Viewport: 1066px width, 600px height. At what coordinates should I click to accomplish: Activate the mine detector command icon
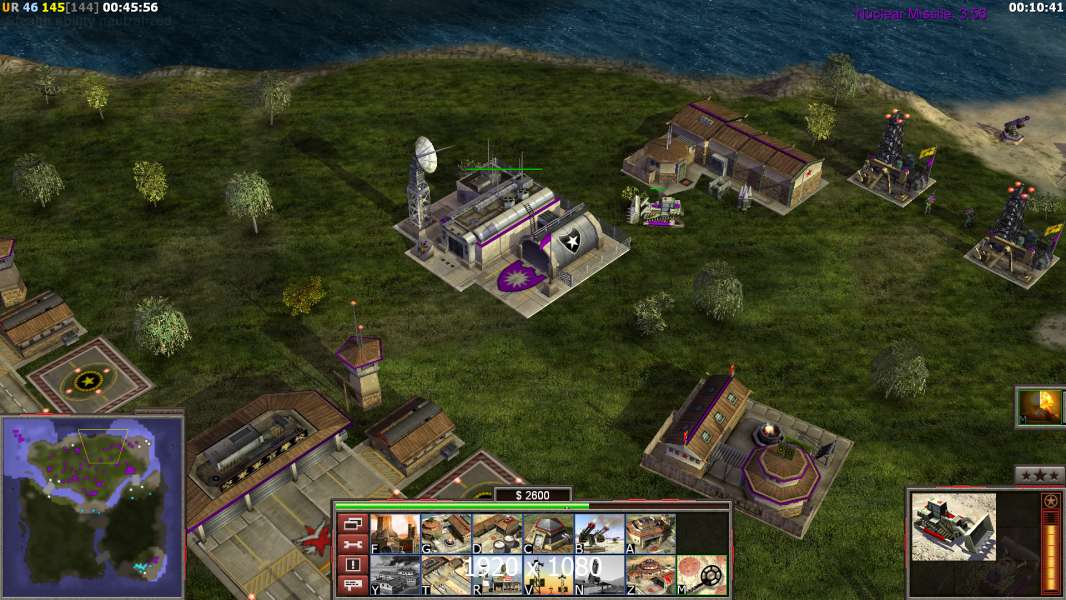(x=701, y=575)
